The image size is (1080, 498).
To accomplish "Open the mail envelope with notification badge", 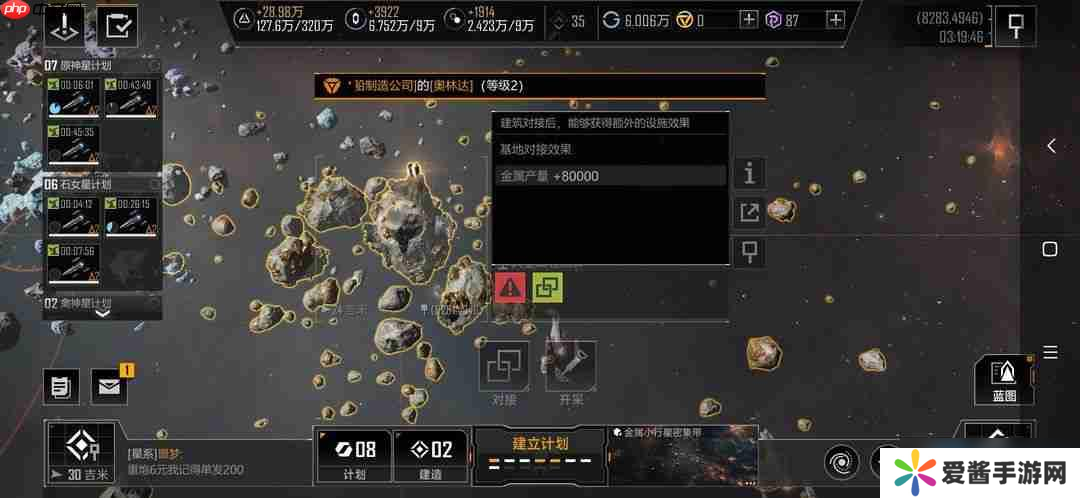I will [110, 387].
